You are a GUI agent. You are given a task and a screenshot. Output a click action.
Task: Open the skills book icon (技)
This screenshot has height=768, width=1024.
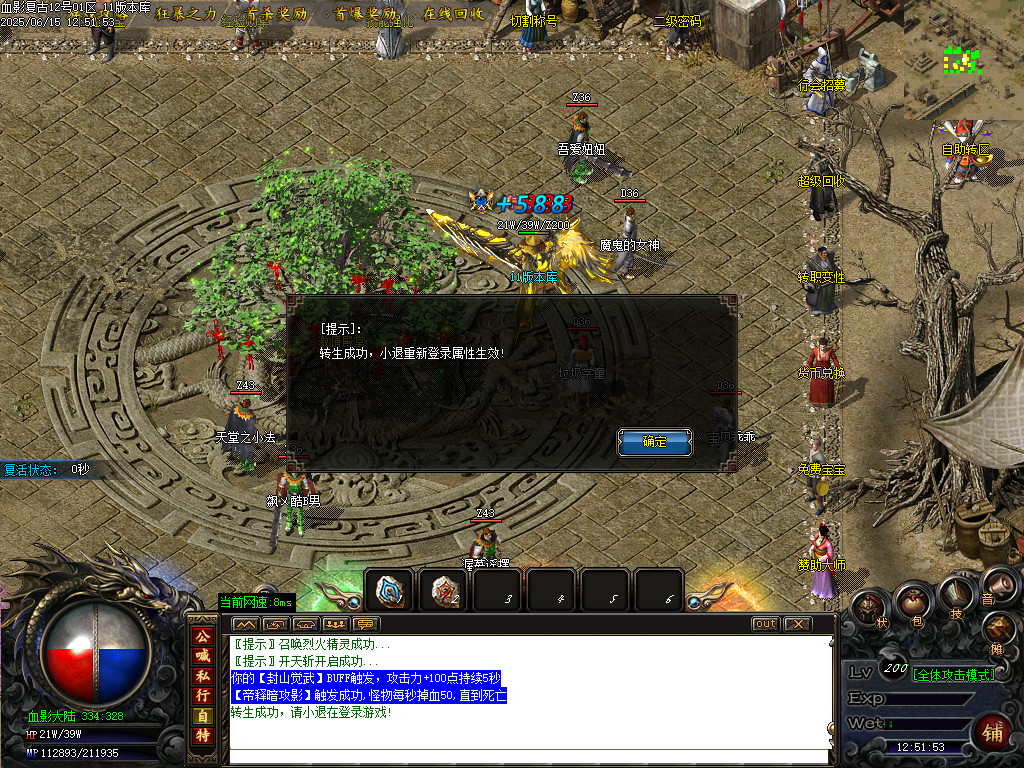[x=955, y=593]
